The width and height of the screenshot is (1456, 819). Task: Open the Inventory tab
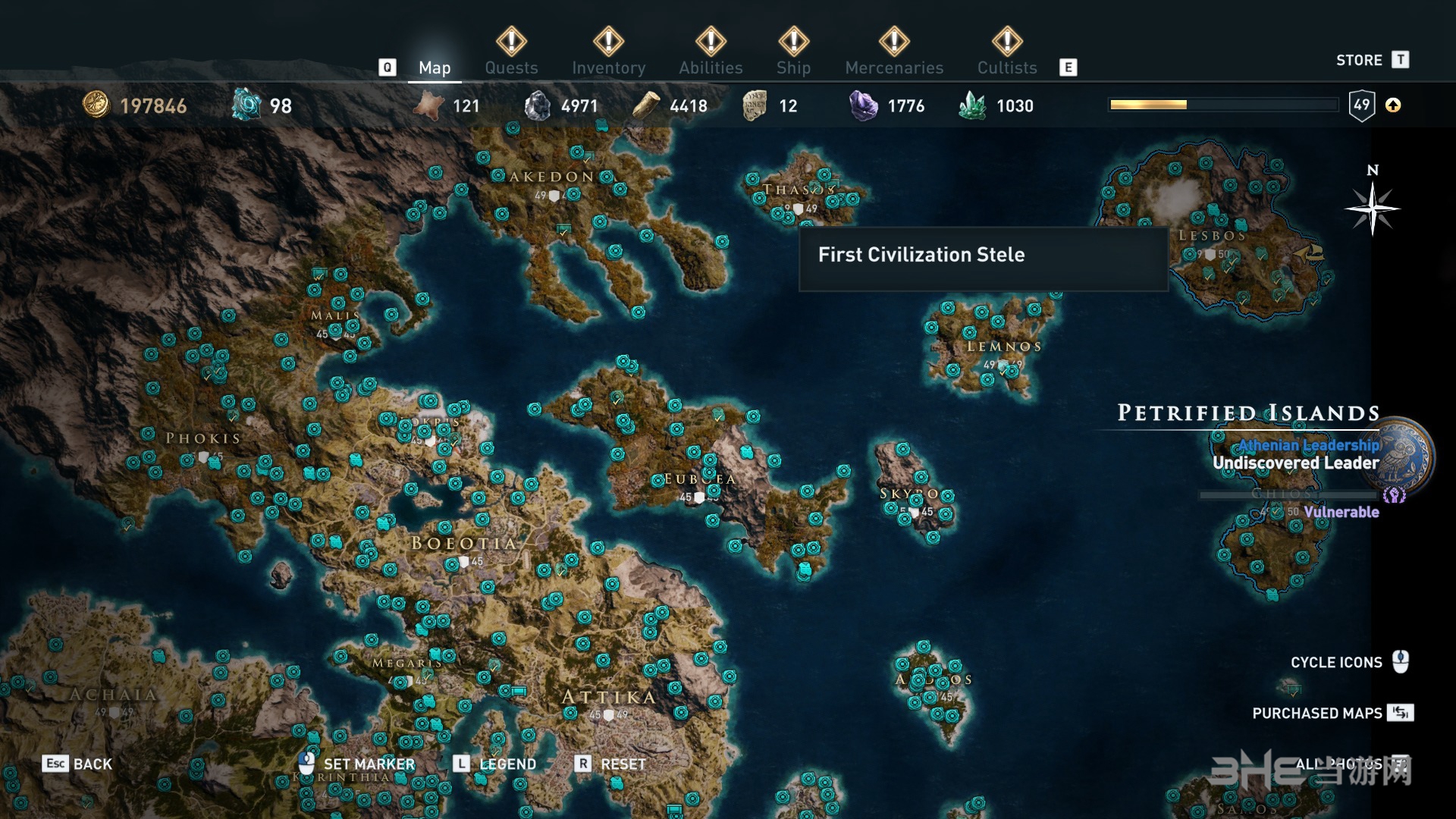608,67
